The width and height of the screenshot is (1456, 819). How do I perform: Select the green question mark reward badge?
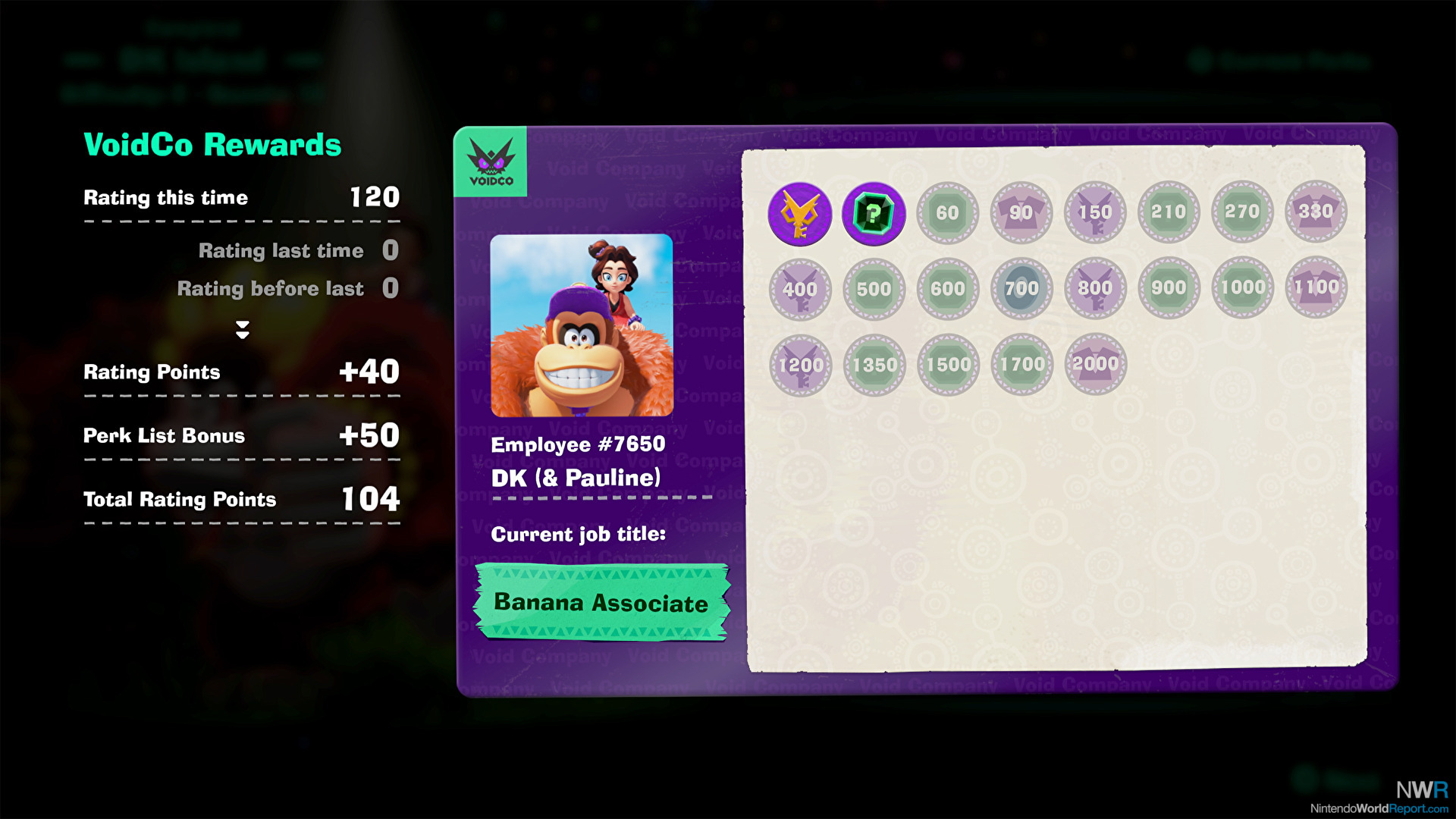(874, 214)
